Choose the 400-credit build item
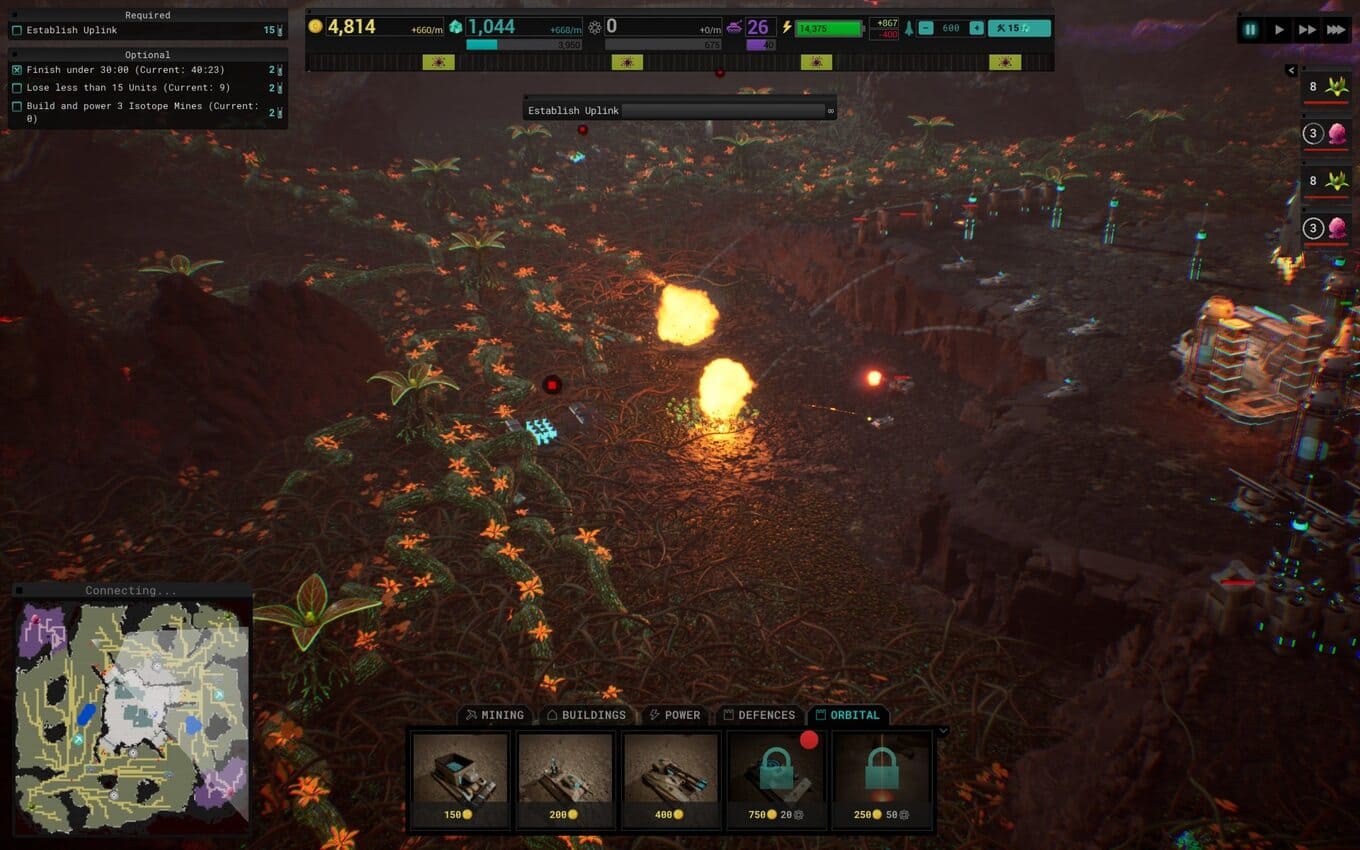This screenshot has width=1360, height=850. 671,779
